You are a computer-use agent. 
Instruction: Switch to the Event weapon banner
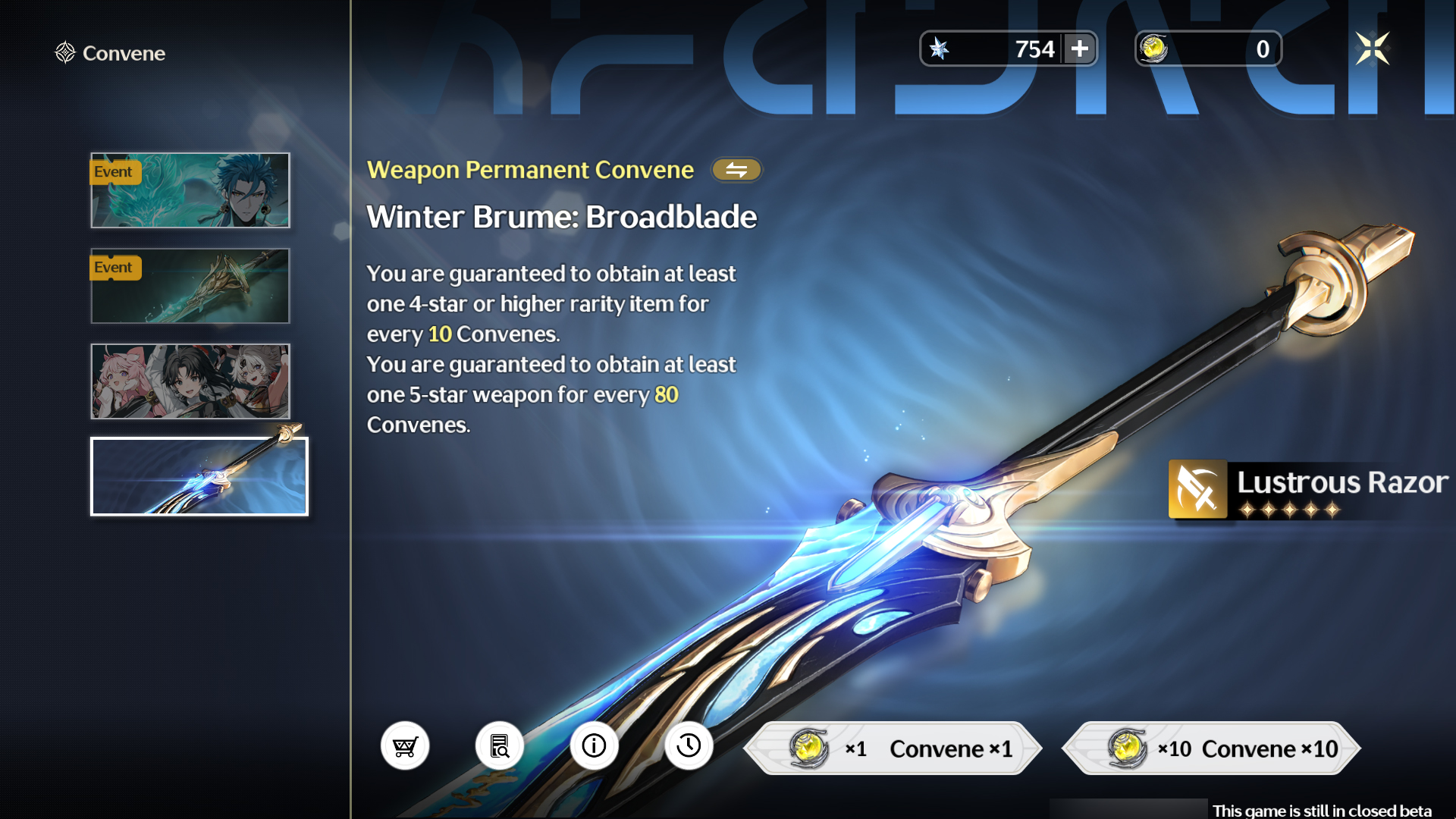(x=190, y=286)
